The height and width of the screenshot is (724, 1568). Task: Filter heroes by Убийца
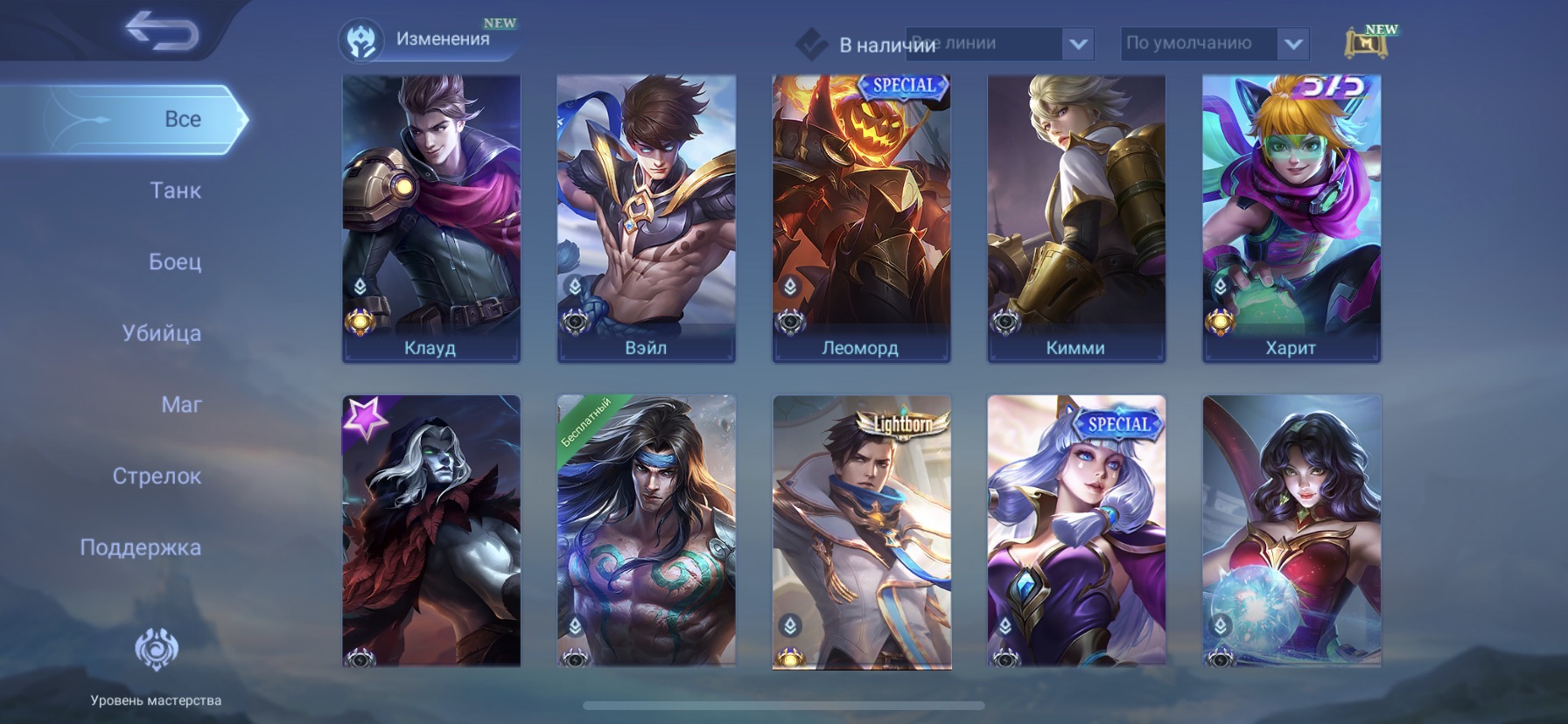point(162,333)
